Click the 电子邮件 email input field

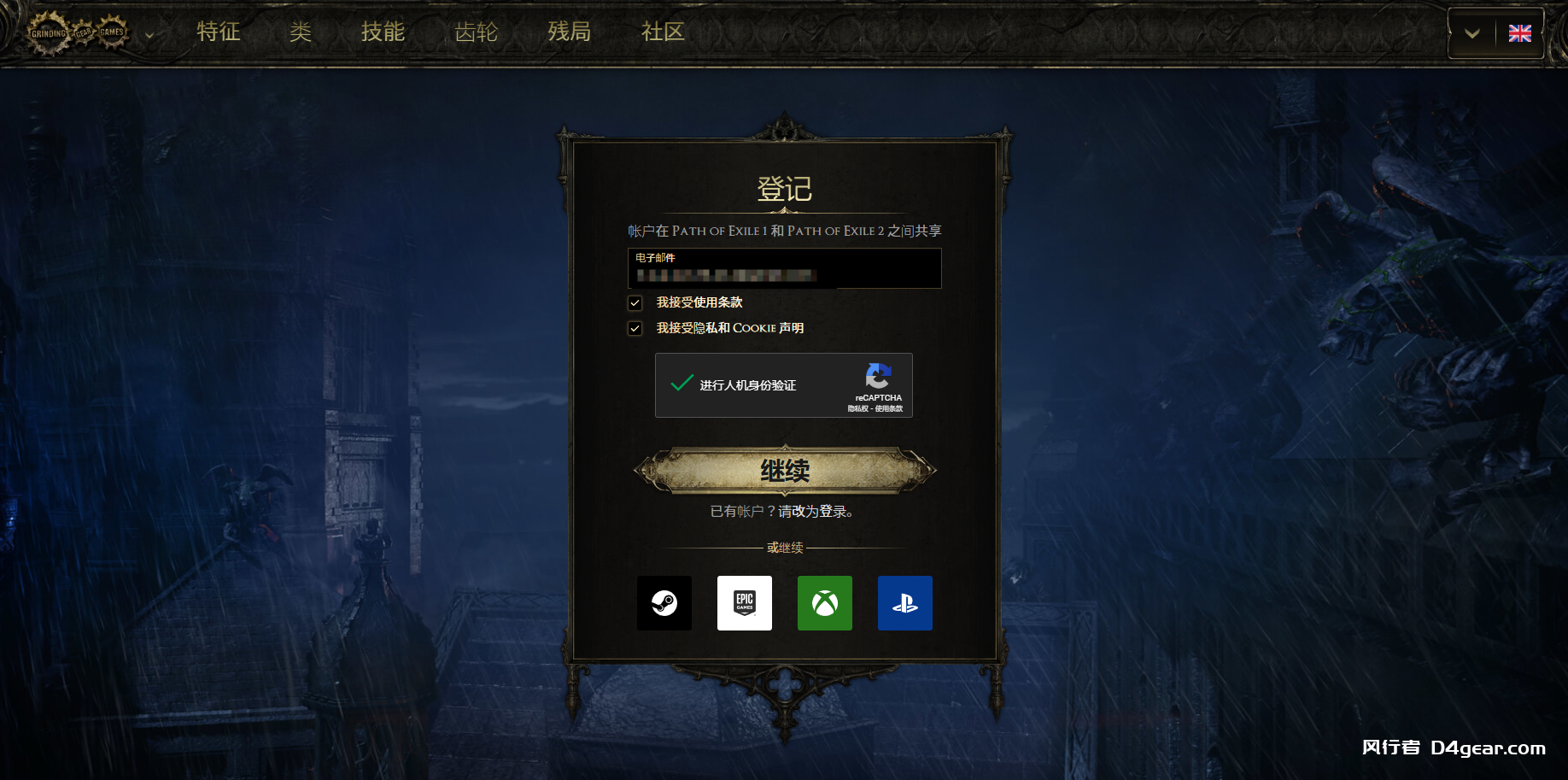point(784,268)
